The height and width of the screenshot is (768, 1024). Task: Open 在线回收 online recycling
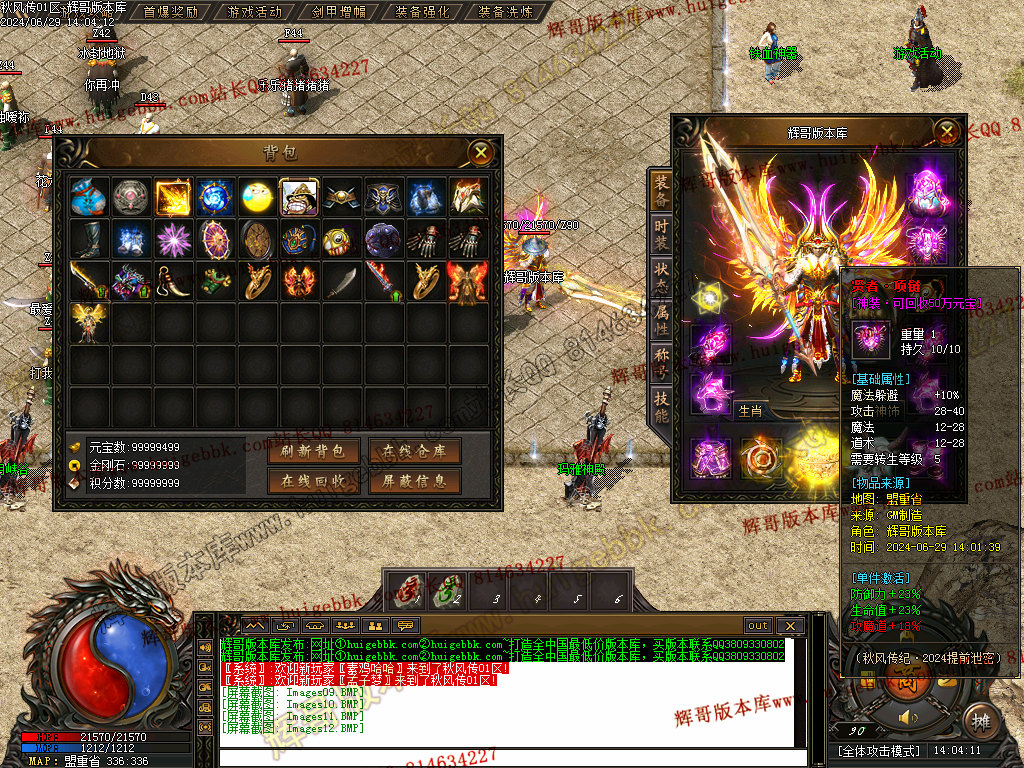314,481
